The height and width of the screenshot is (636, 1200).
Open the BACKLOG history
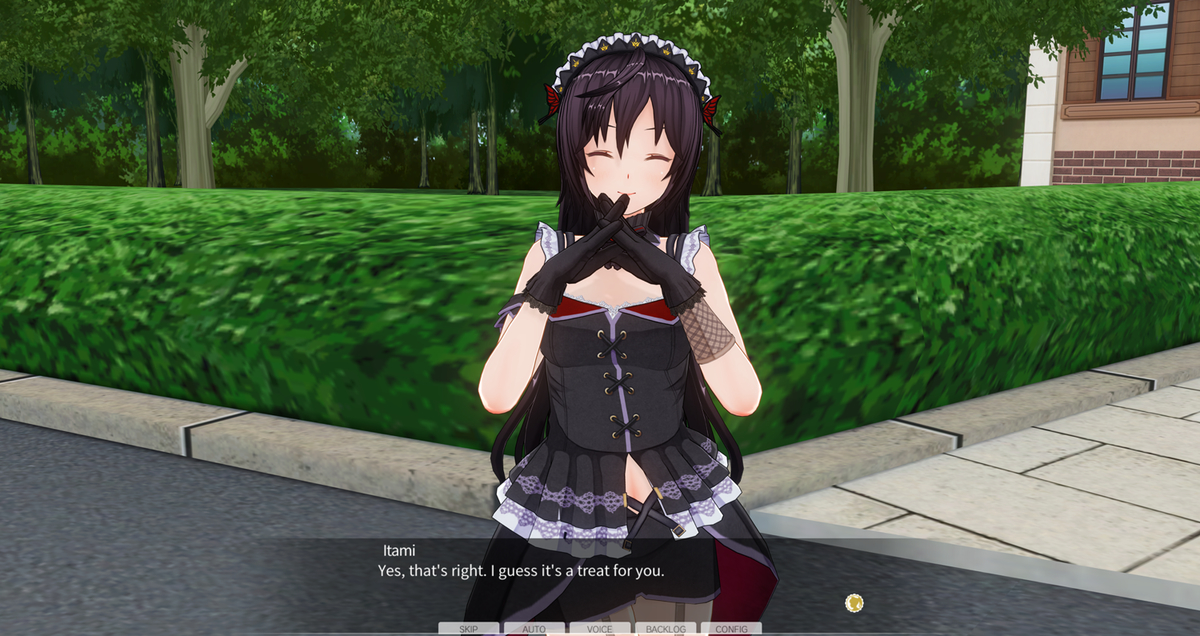(x=666, y=629)
